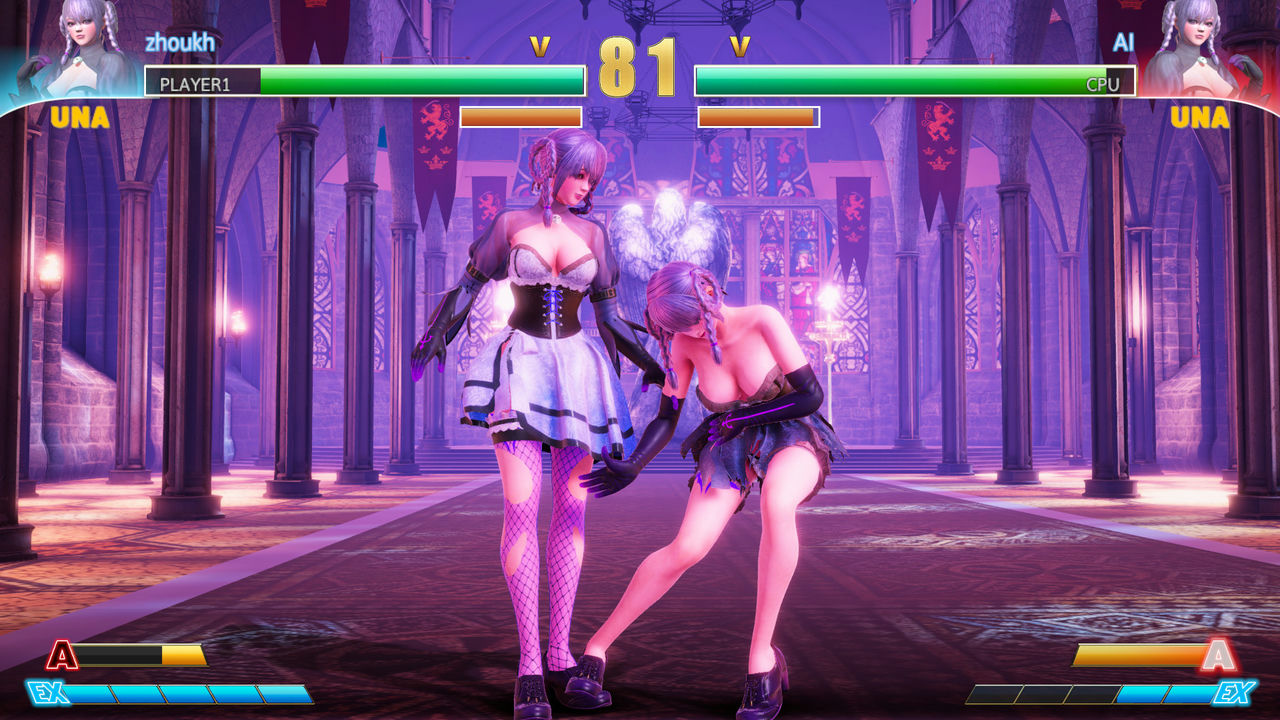The height and width of the screenshot is (720, 1280).
Task: Click the right blue 'EX' meter icon
Action: [1236, 692]
